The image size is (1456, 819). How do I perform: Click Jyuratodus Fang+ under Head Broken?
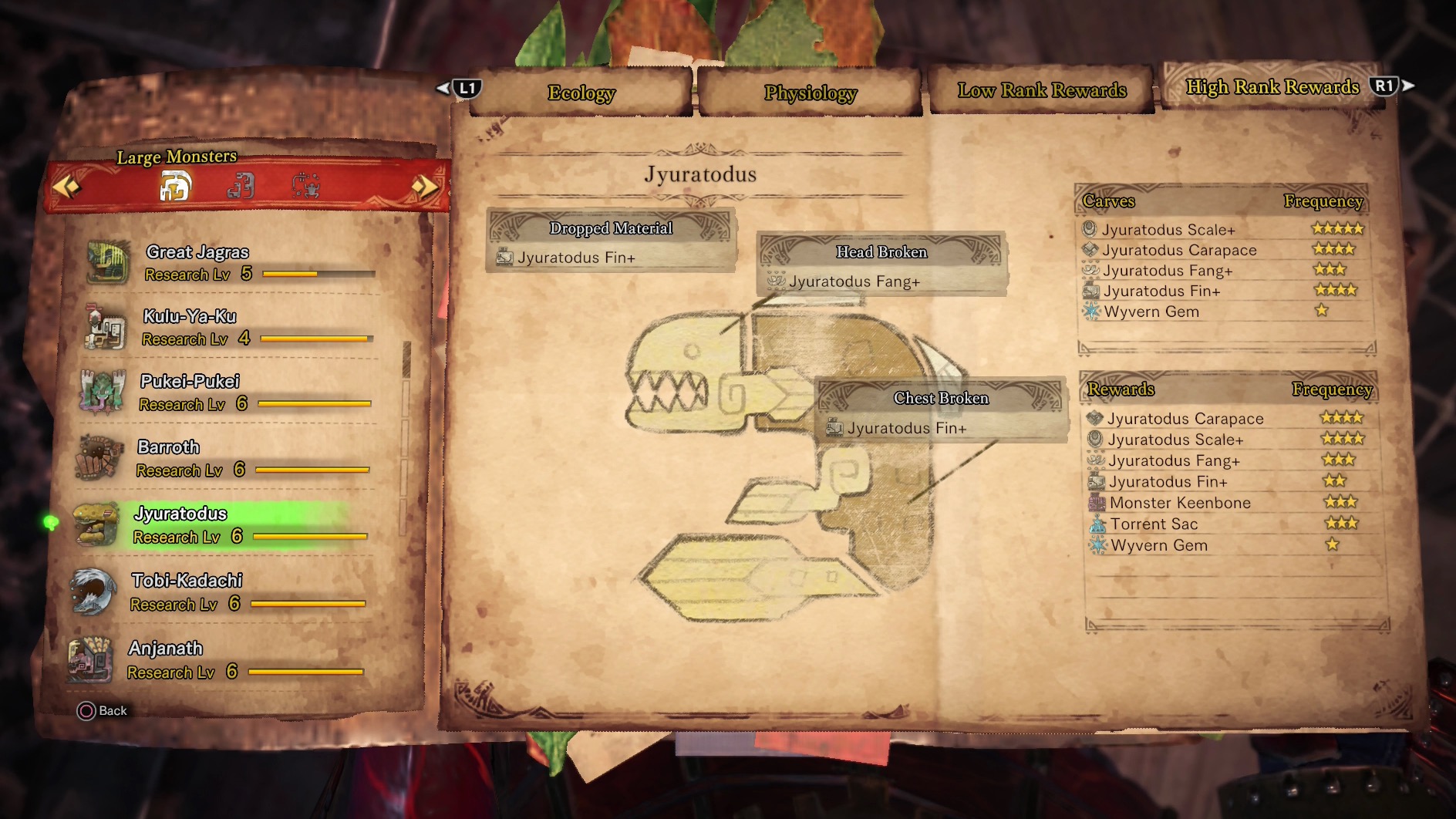(x=854, y=281)
